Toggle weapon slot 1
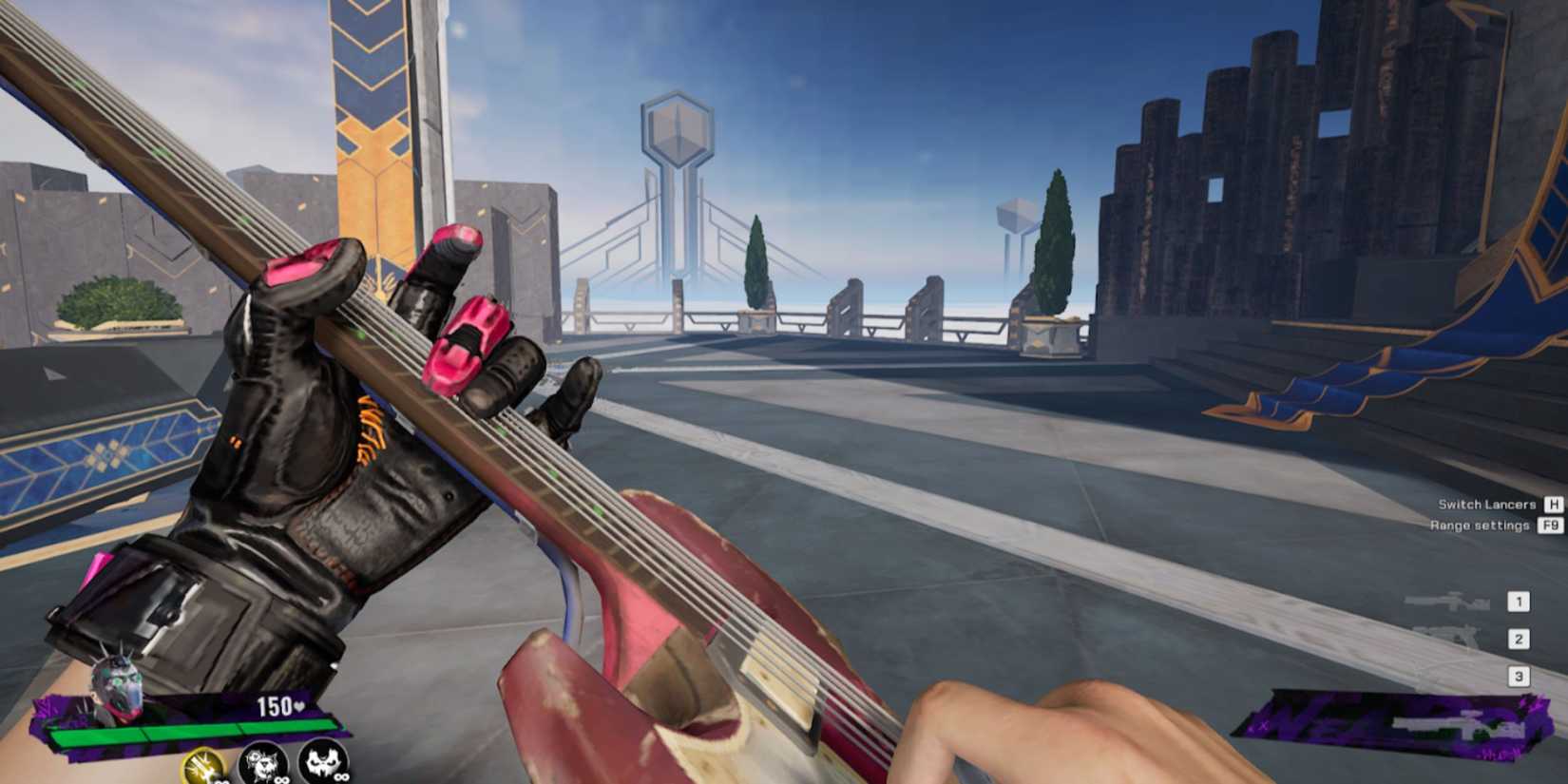This screenshot has width=1568, height=784. 1520,601
